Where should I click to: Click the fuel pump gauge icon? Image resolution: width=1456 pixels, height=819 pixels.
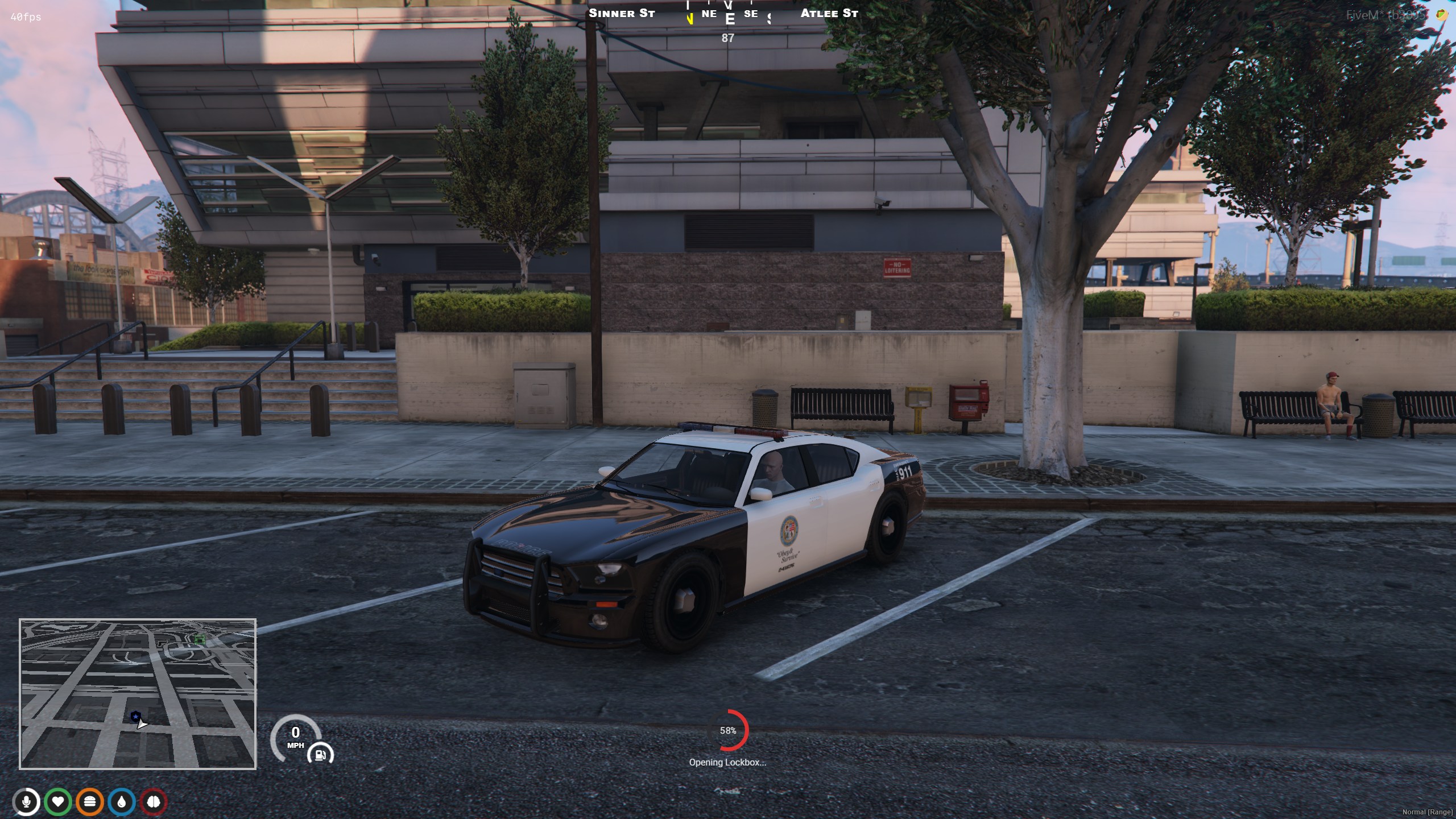point(320,755)
